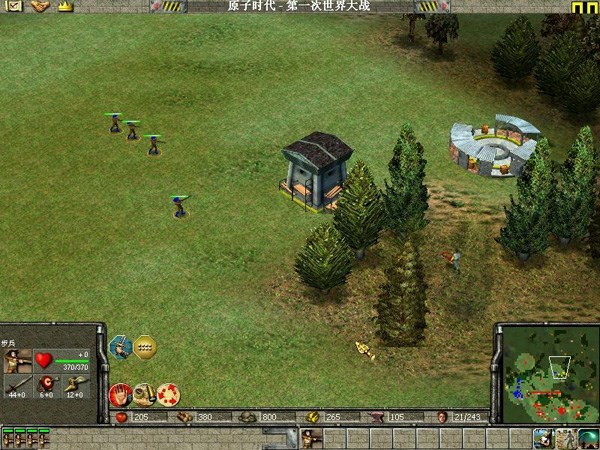Choose the gold formation dots button
Viewport: 600px width, 450px height.
146,347
